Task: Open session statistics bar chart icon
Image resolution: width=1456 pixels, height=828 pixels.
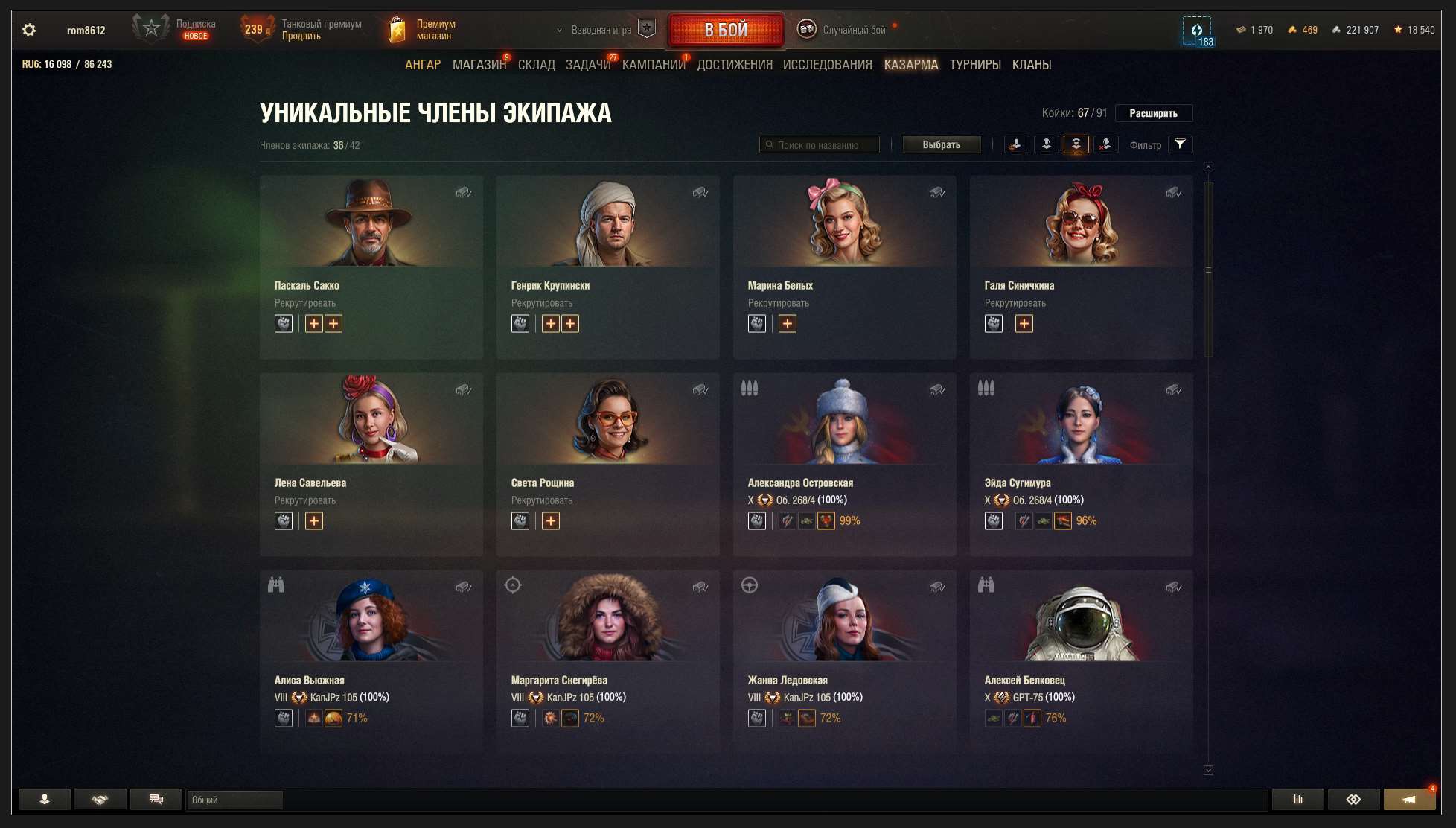Action: tap(1297, 799)
